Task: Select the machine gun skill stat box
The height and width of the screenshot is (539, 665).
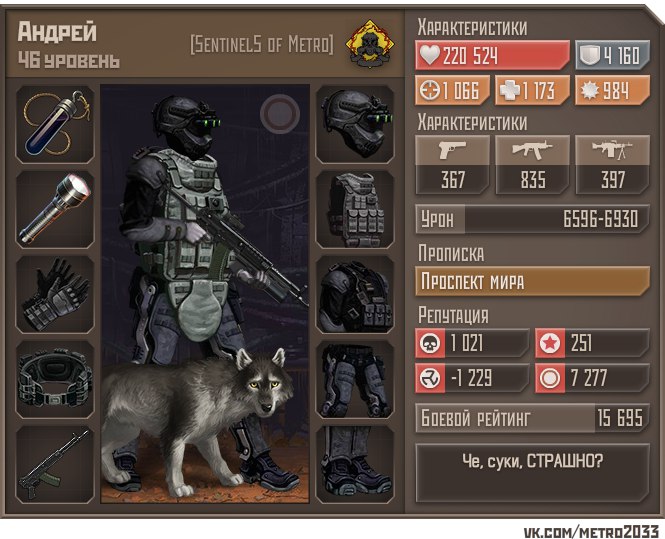Action: coord(610,164)
